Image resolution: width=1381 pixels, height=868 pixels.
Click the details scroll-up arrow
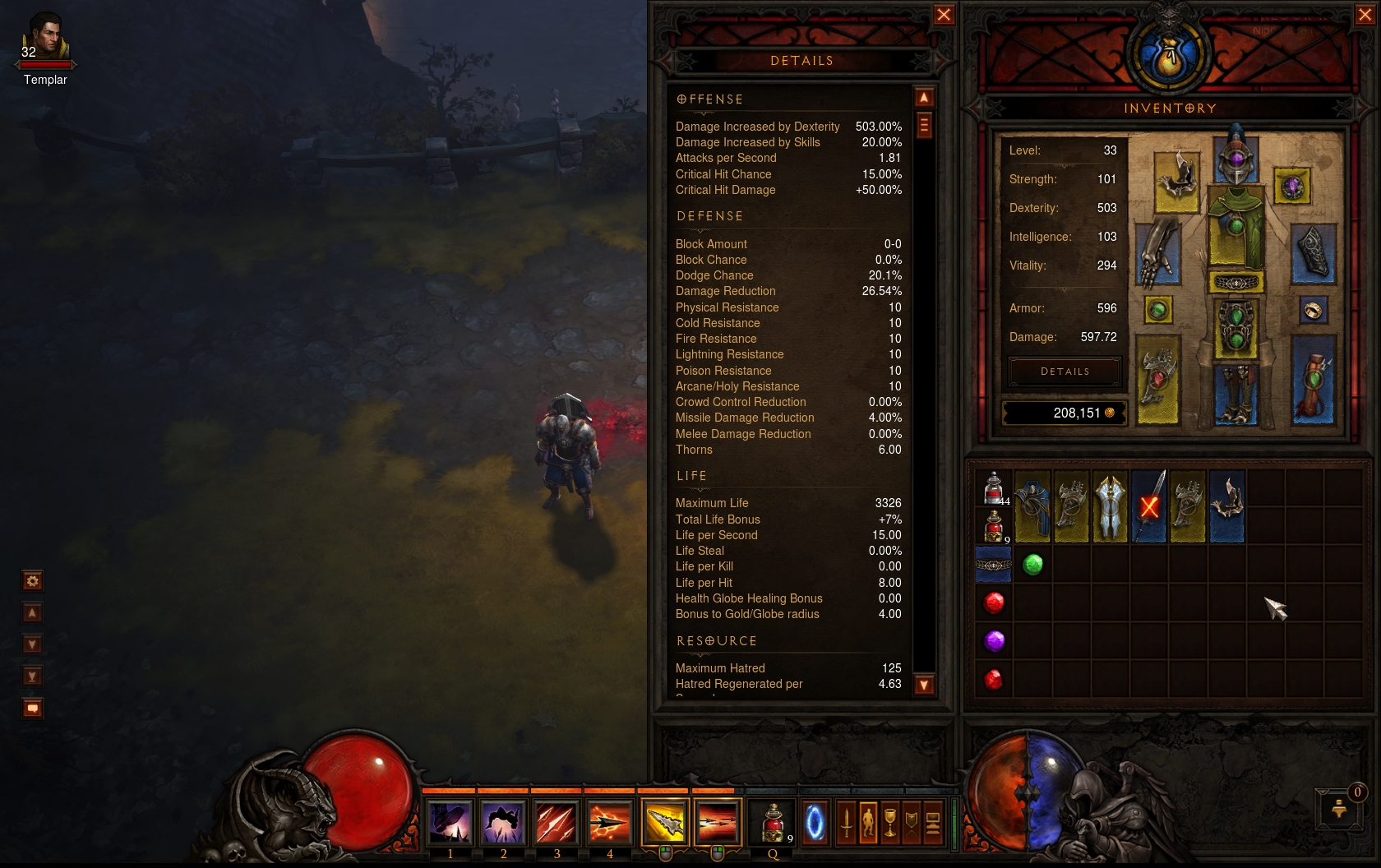point(924,98)
